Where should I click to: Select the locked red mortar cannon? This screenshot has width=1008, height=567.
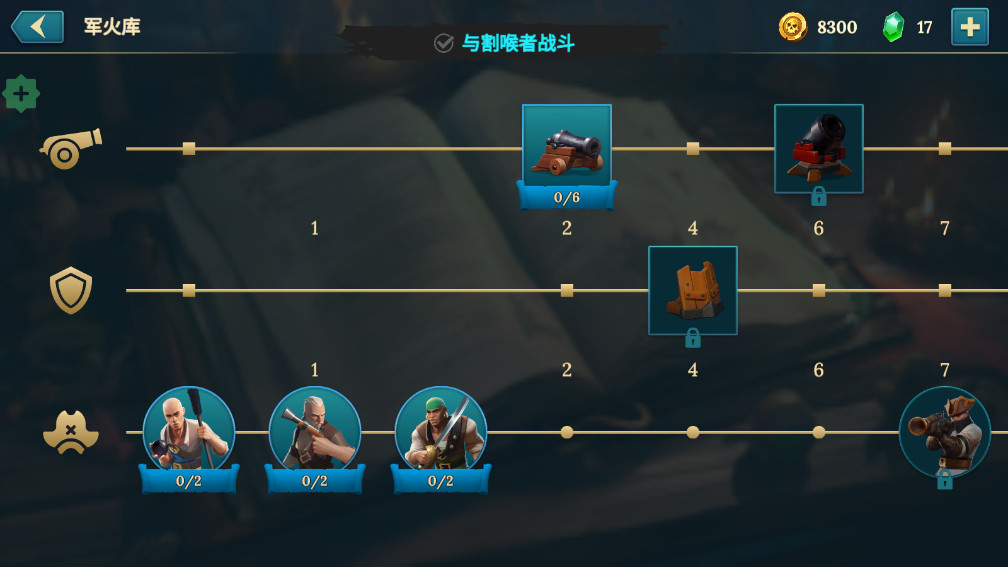818,148
